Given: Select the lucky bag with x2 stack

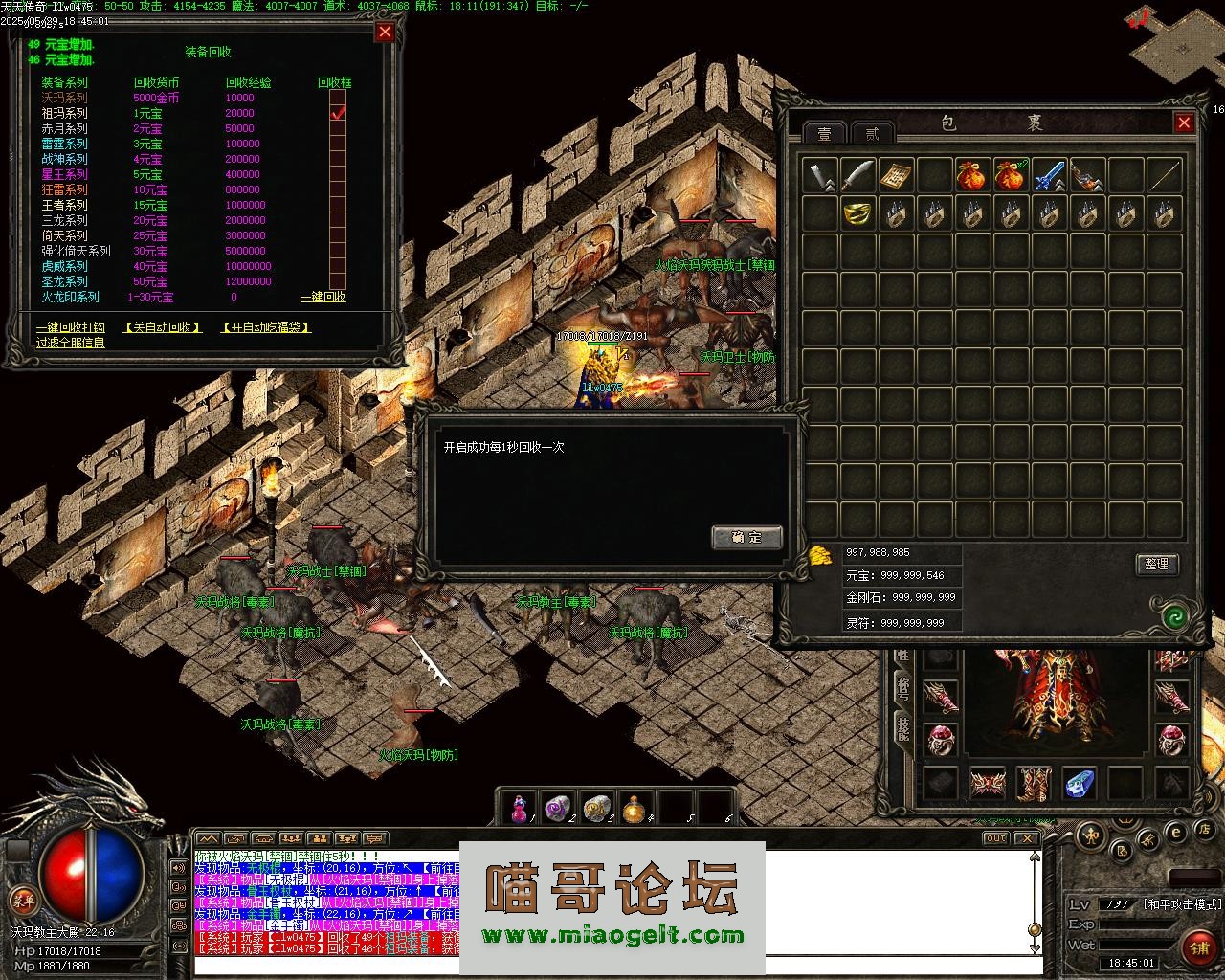Looking at the screenshot, I should (x=1011, y=175).
